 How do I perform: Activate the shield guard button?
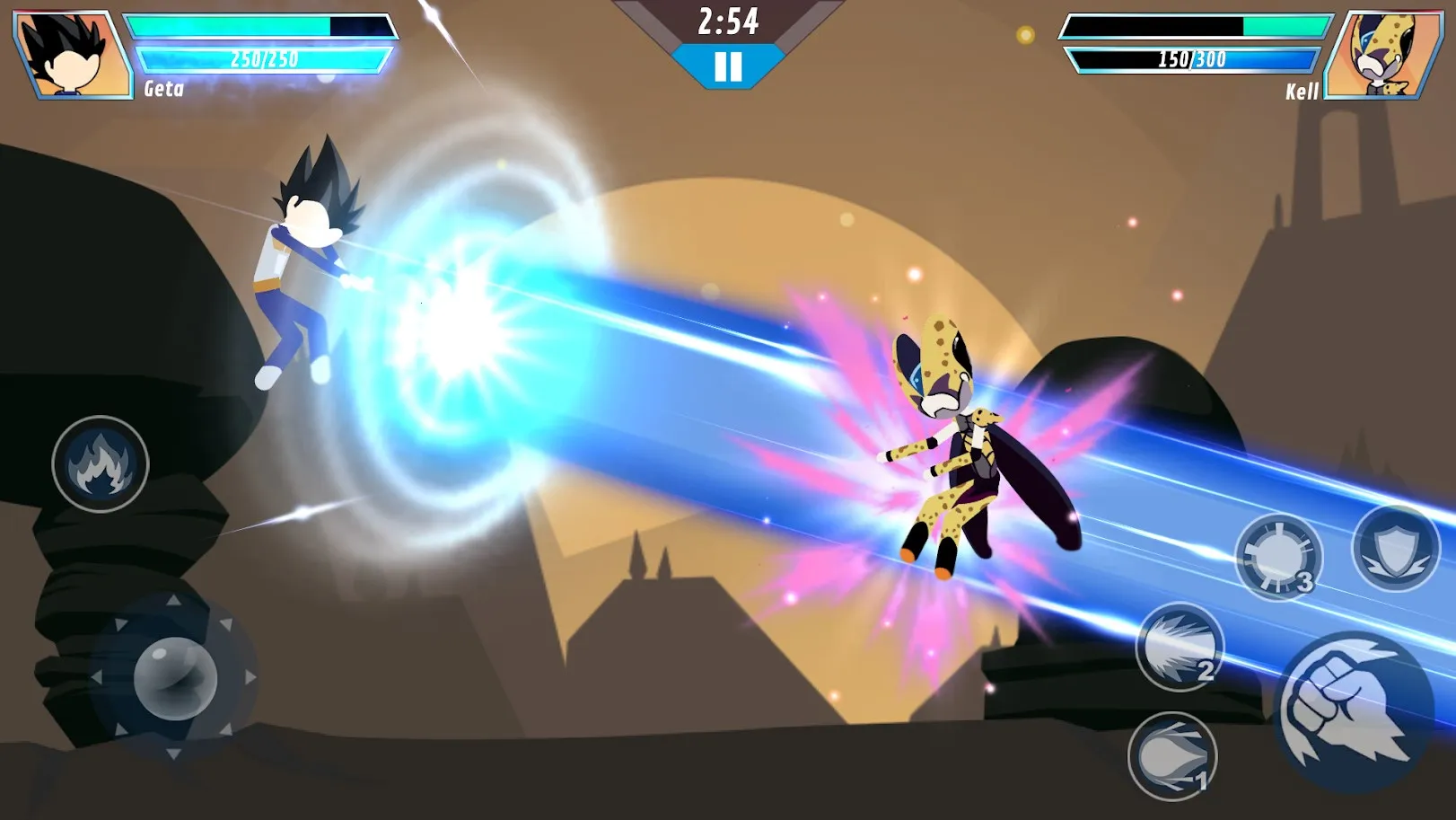(x=1395, y=547)
